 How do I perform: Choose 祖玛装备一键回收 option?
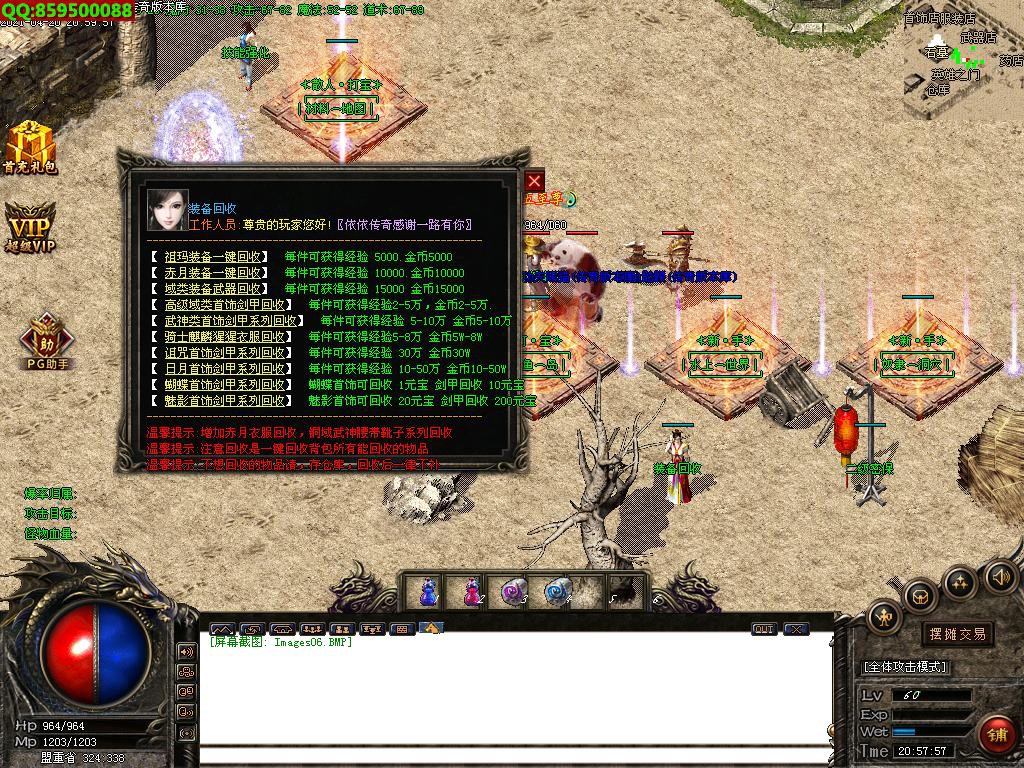[x=213, y=257]
